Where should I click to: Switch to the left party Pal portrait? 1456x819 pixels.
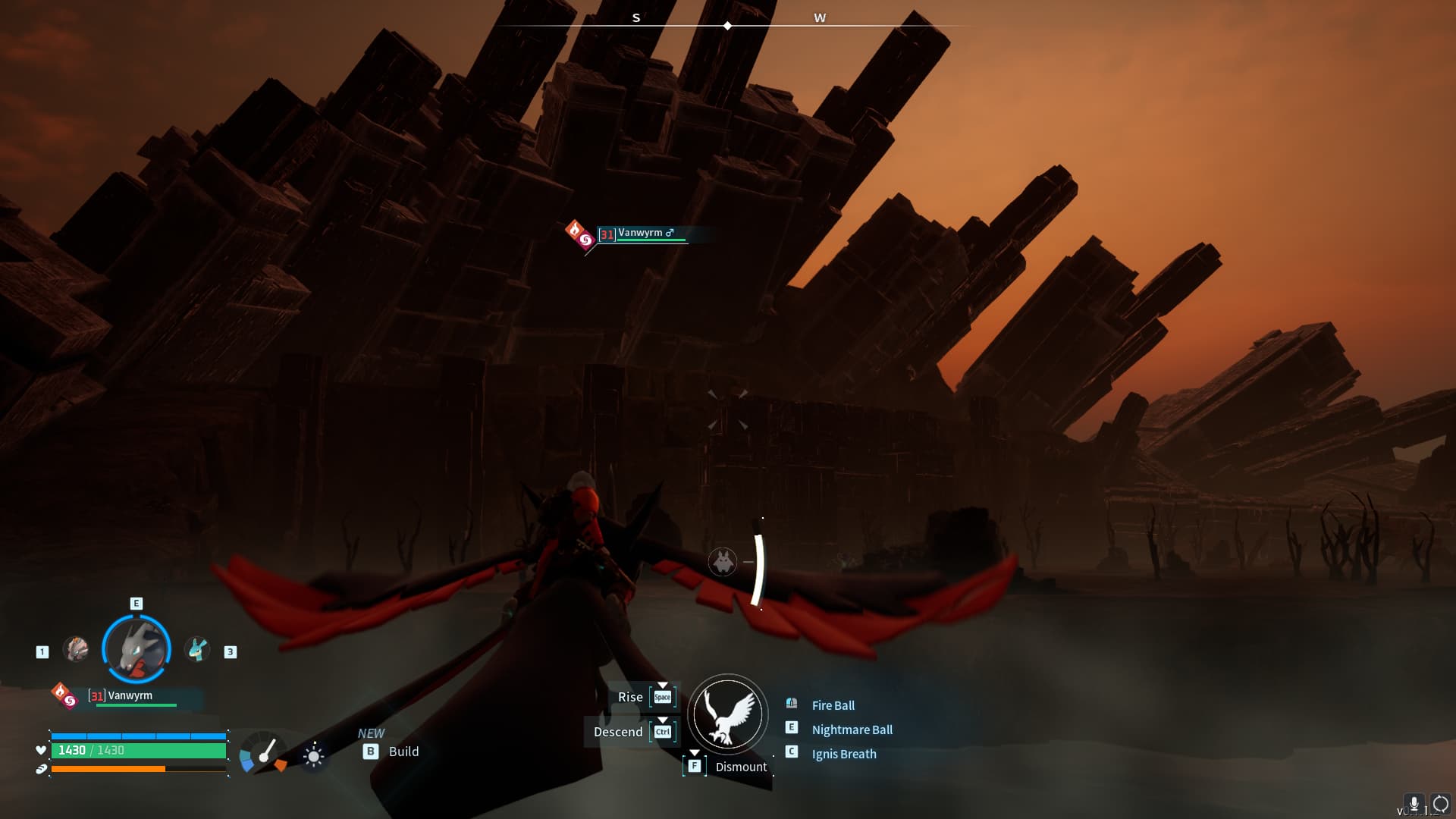tap(76, 649)
